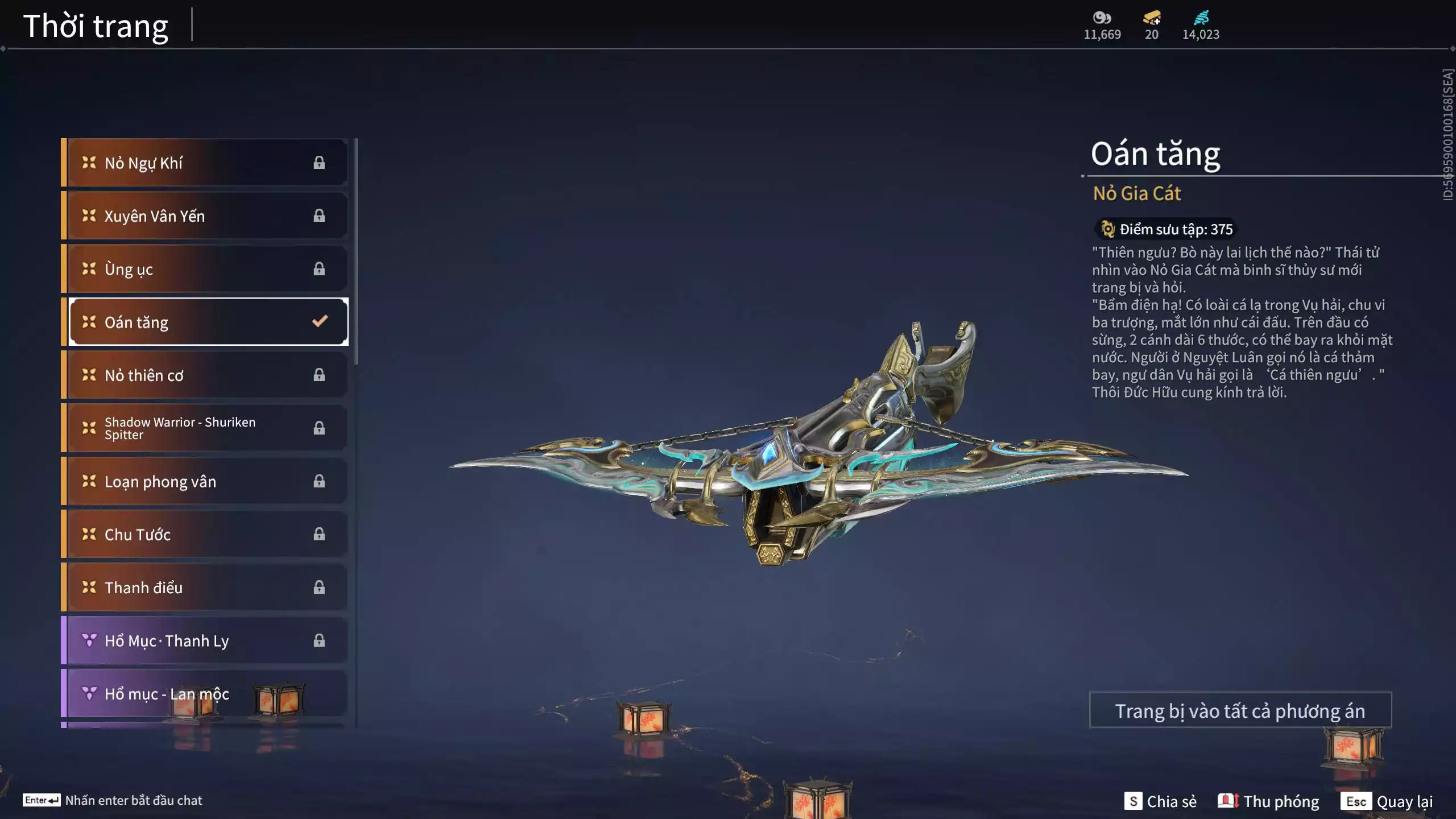Screen dimensions: 1456x819
Task: Preview the Nỏ thiên cơ skin
Action: 205,375
